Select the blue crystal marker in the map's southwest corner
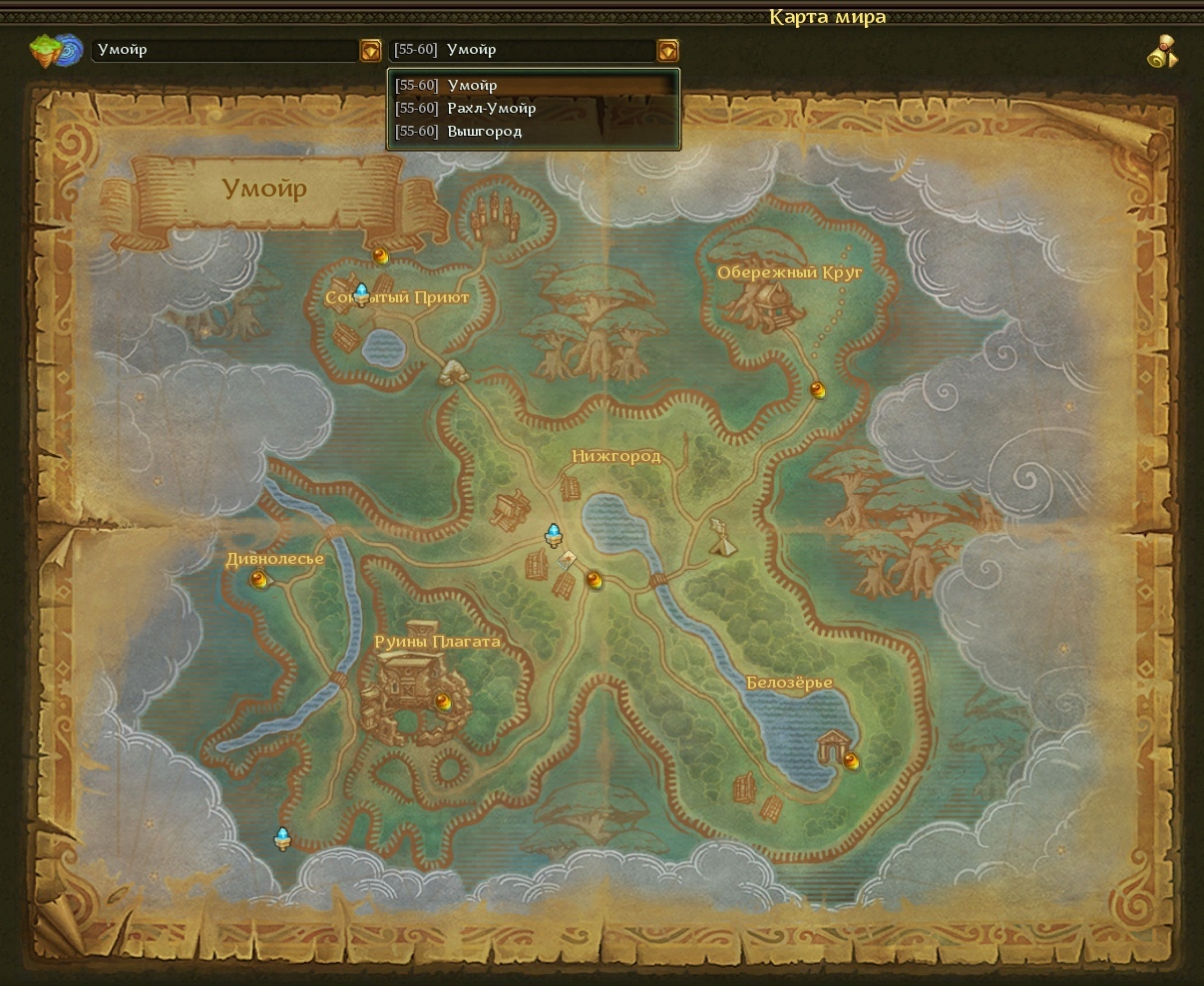Image resolution: width=1204 pixels, height=986 pixels. click(282, 838)
